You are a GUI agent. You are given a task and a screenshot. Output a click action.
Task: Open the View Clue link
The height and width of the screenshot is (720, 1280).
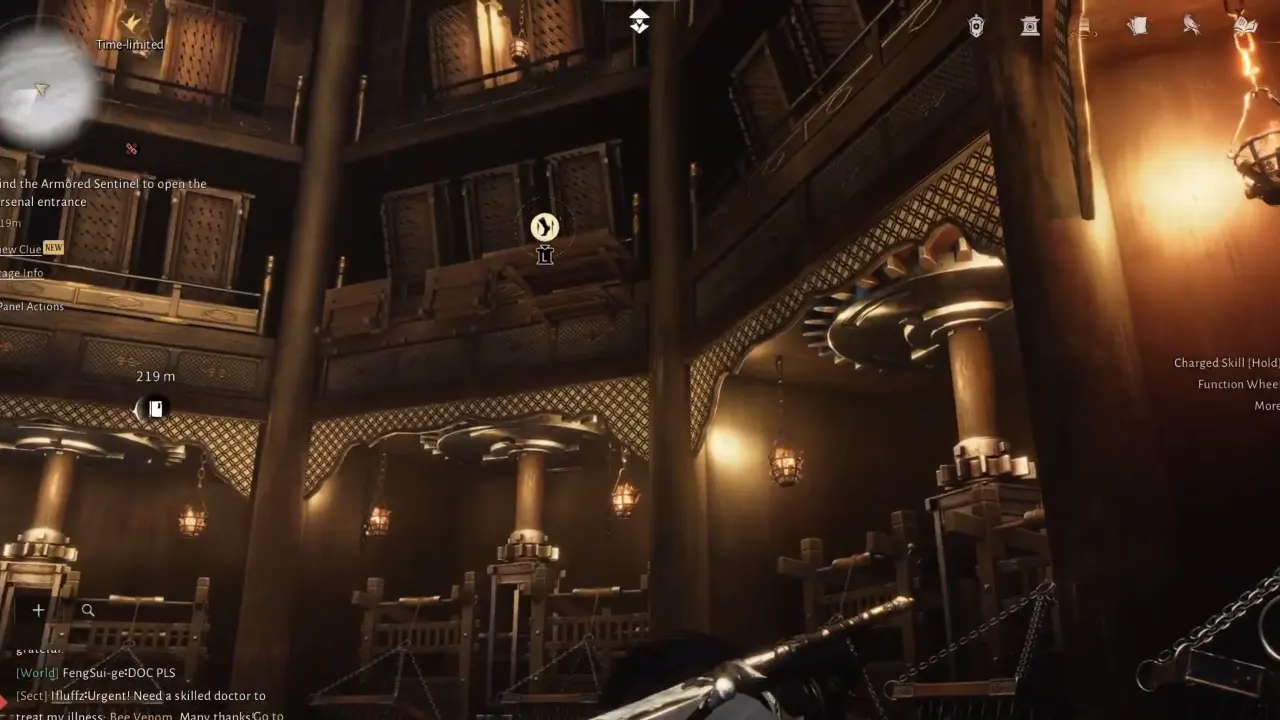22,249
